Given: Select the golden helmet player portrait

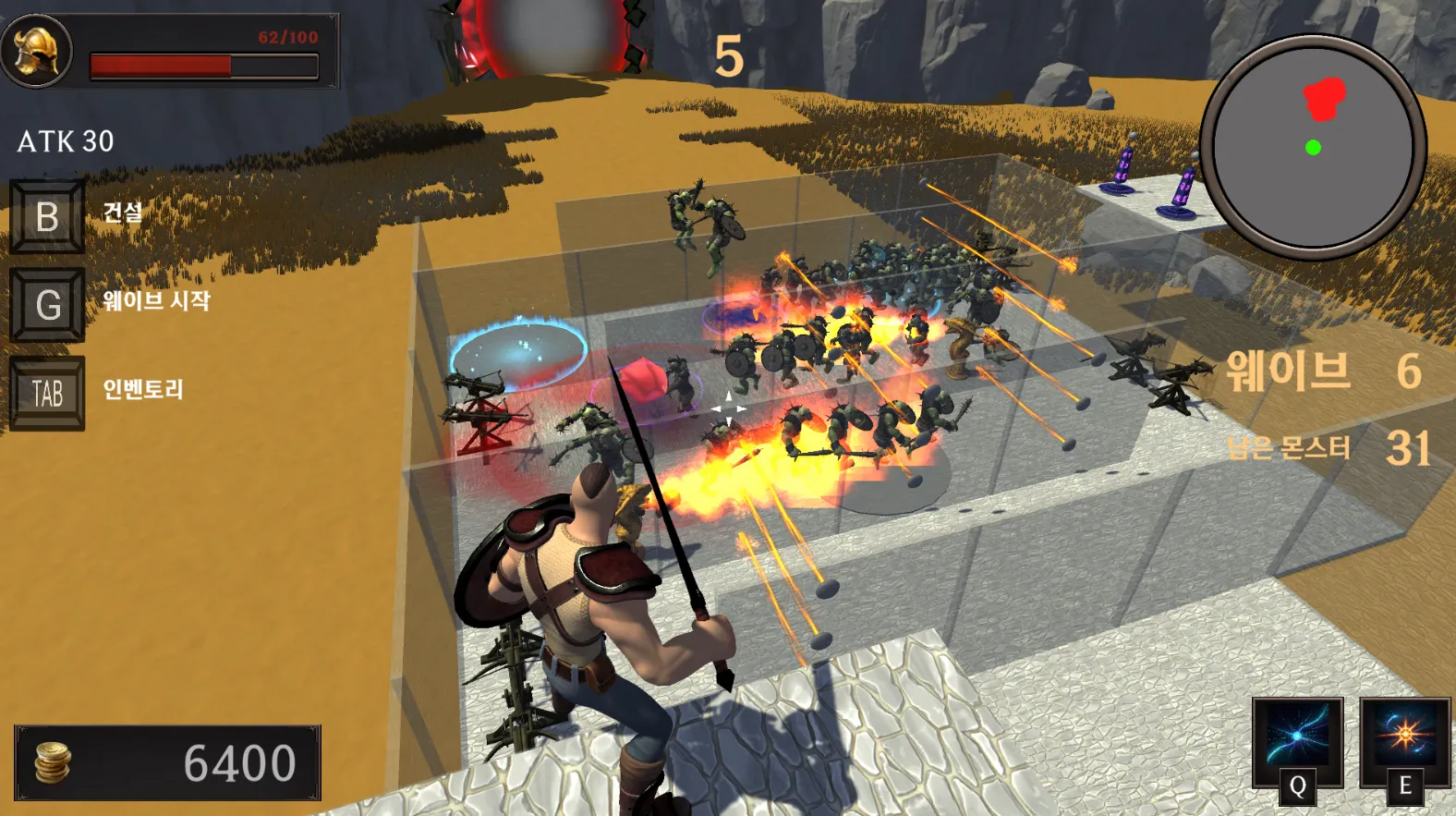Looking at the screenshot, I should [37, 50].
